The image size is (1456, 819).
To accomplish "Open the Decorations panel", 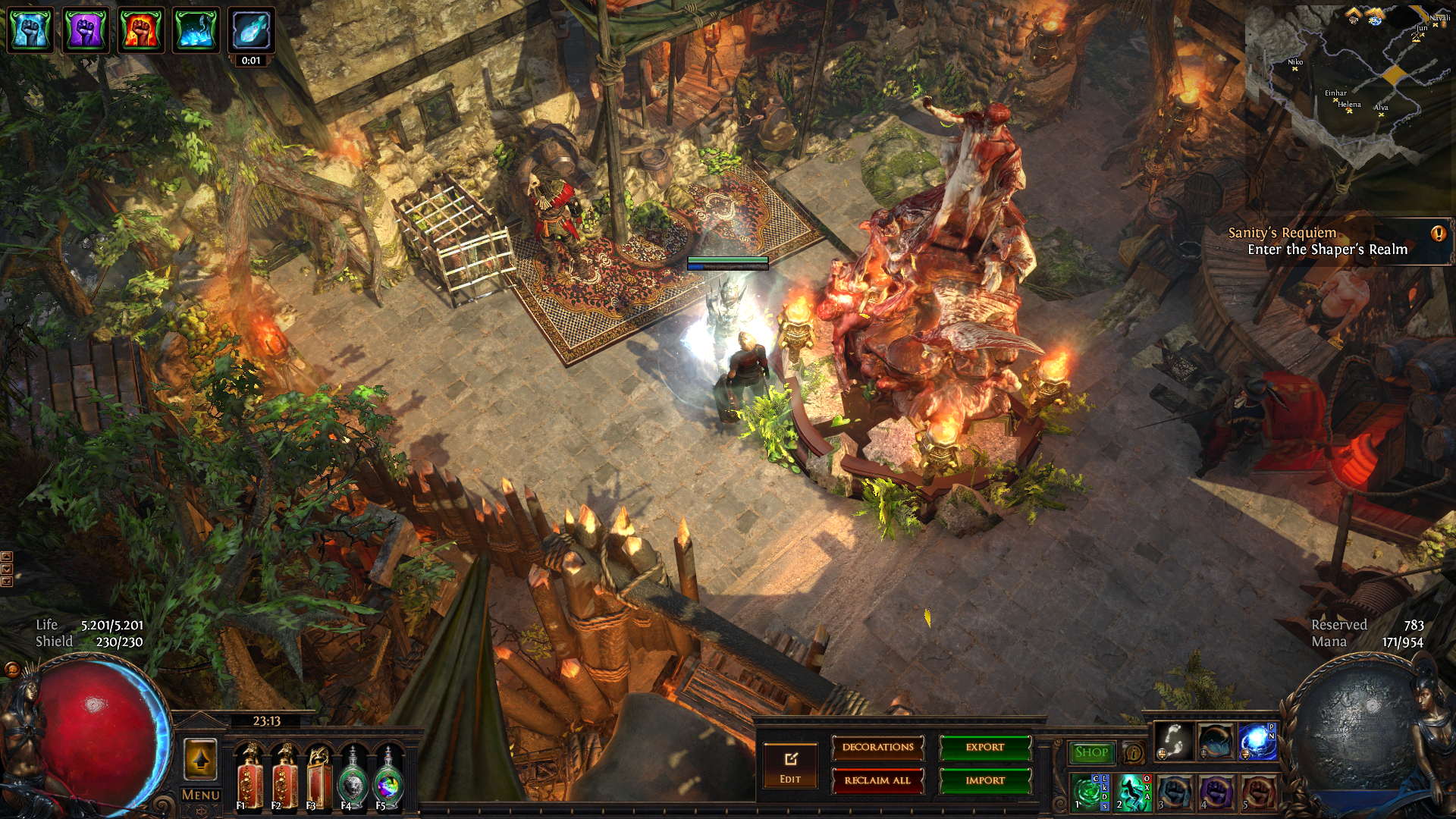I will pos(877,748).
